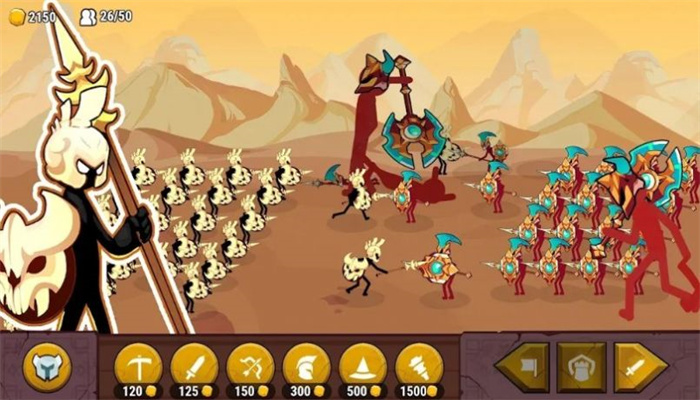The width and height of the screenshot is (700, 400).
Task: Command attack with the sword arrow button
Action: click(x=640, y=367)
